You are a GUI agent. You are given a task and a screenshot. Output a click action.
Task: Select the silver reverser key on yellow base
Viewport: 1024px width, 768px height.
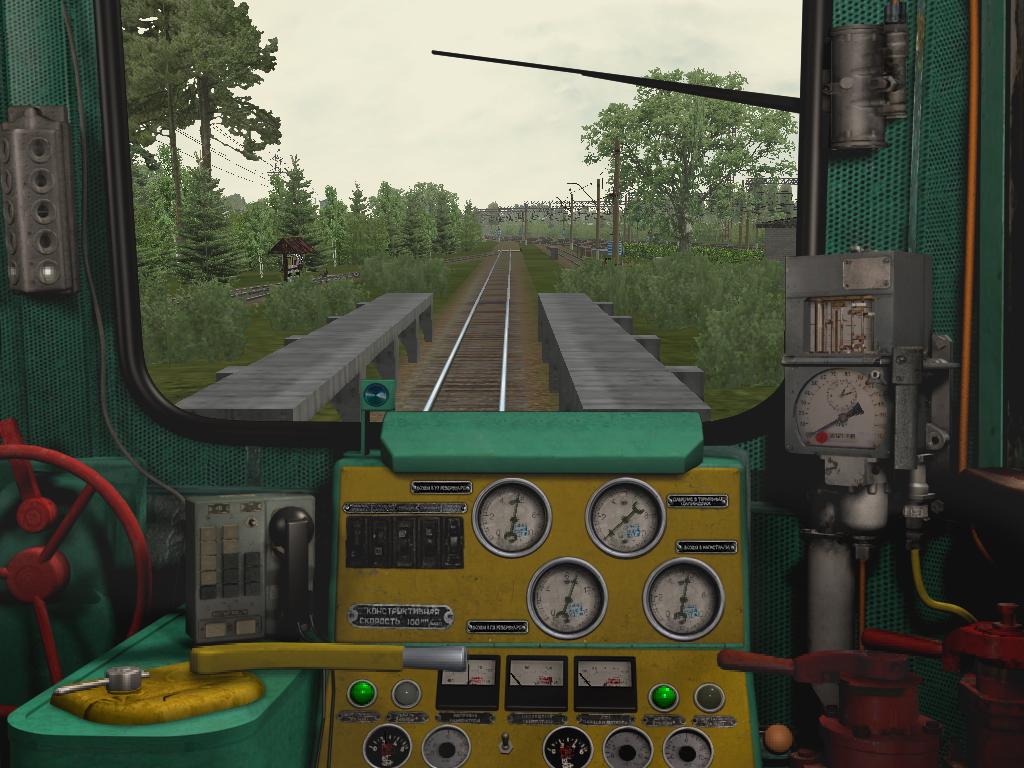pos(122,680)
